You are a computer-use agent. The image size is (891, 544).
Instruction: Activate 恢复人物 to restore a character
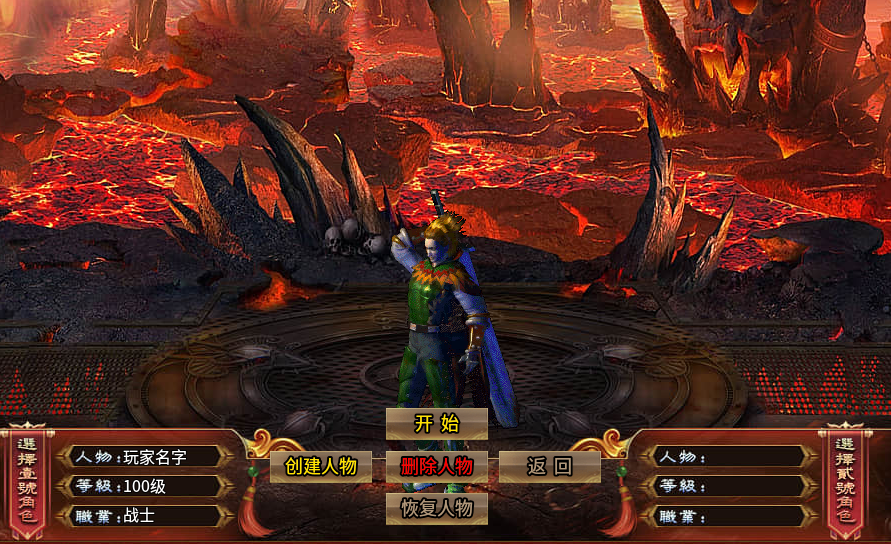click(437, 508)
